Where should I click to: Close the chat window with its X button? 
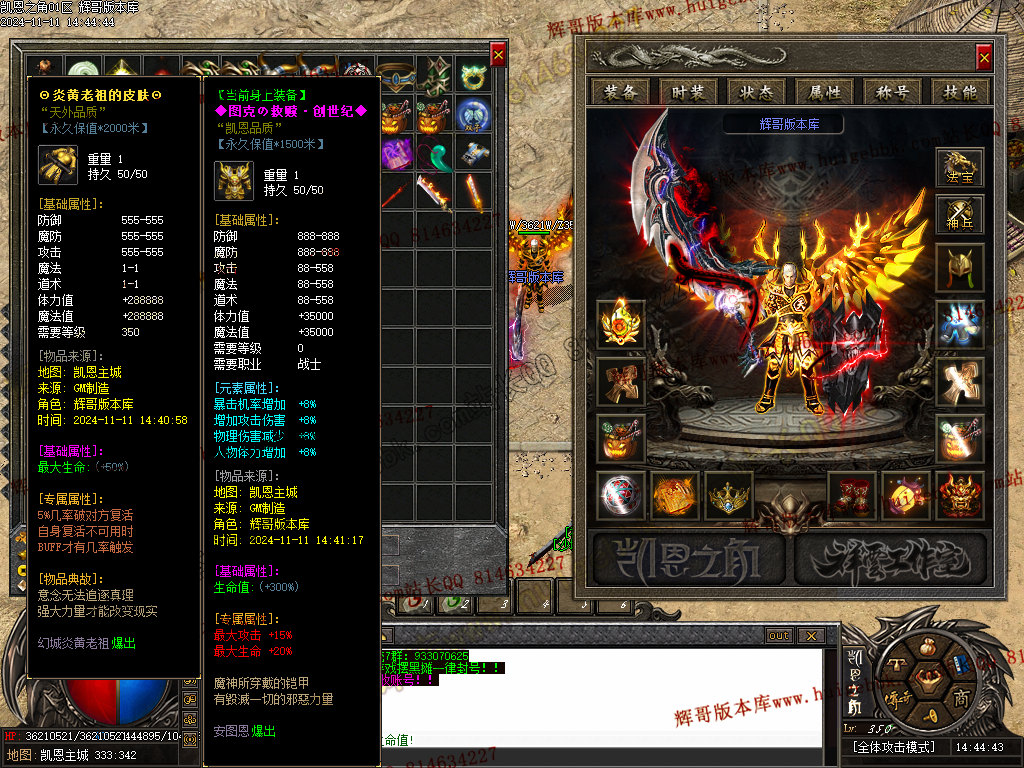(x=810, y=636)
